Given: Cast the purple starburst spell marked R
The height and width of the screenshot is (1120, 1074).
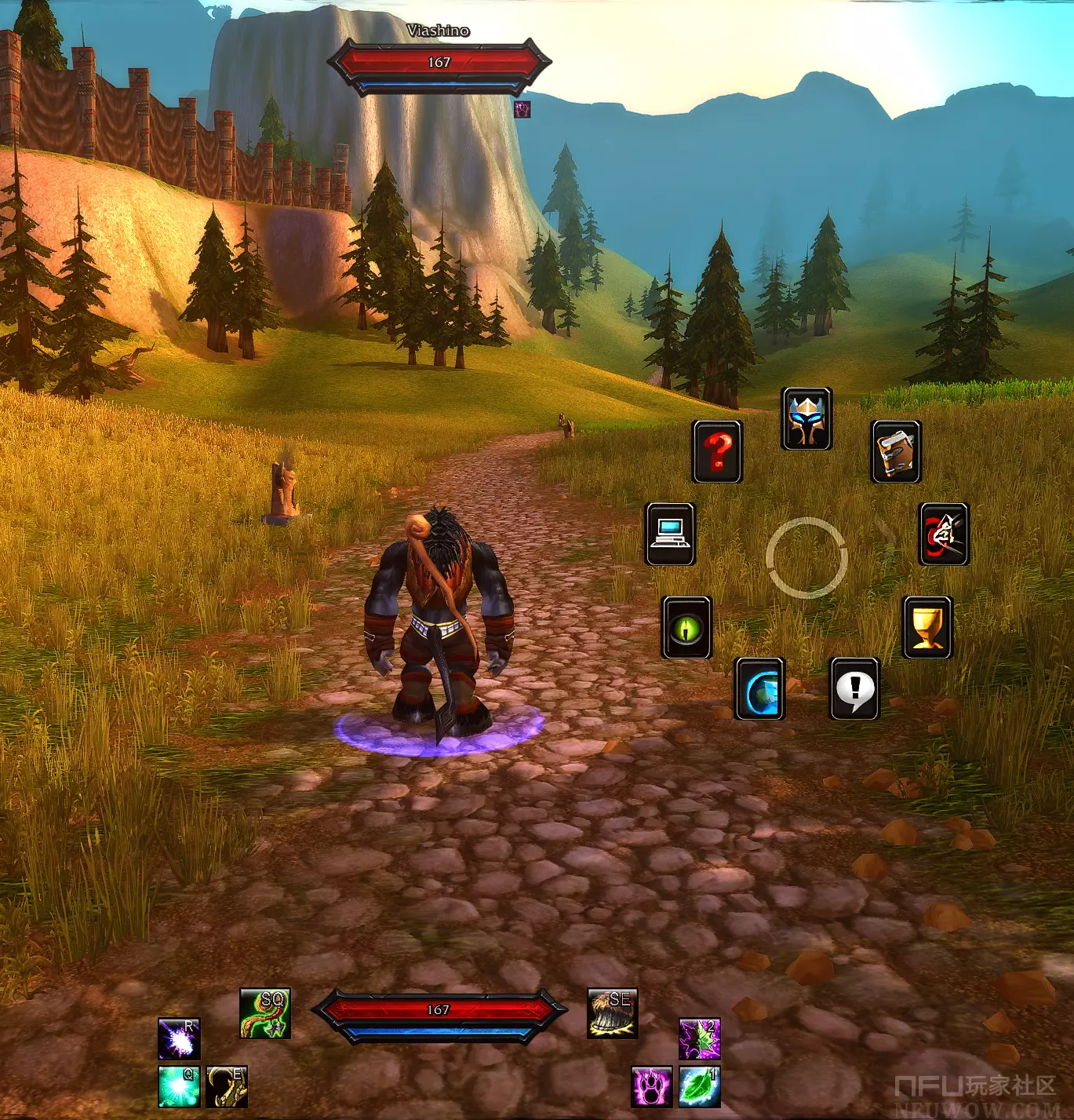Looking at the screenshot, I should coord(179,1038).
